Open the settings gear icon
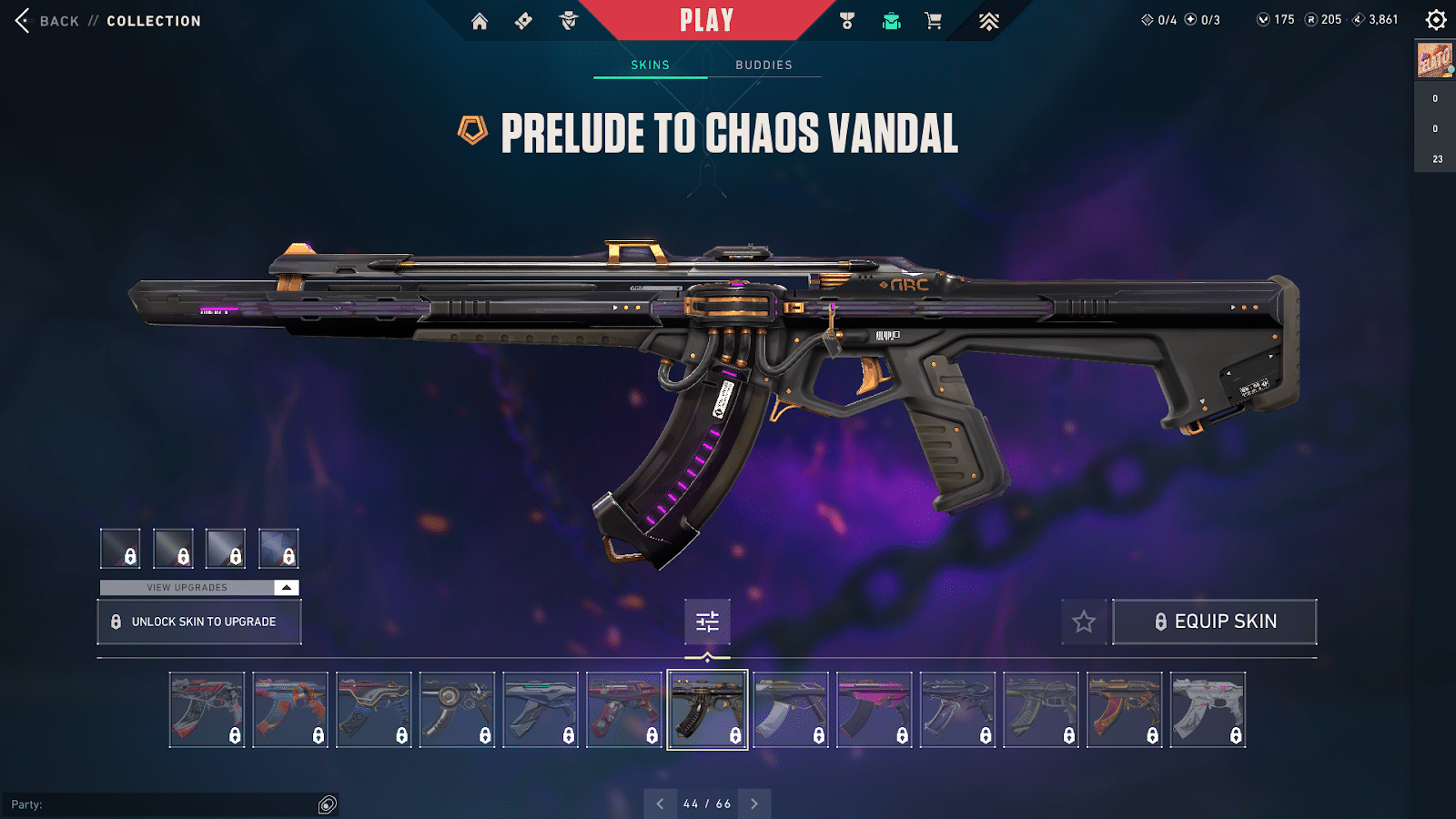 click(1436, 18)
